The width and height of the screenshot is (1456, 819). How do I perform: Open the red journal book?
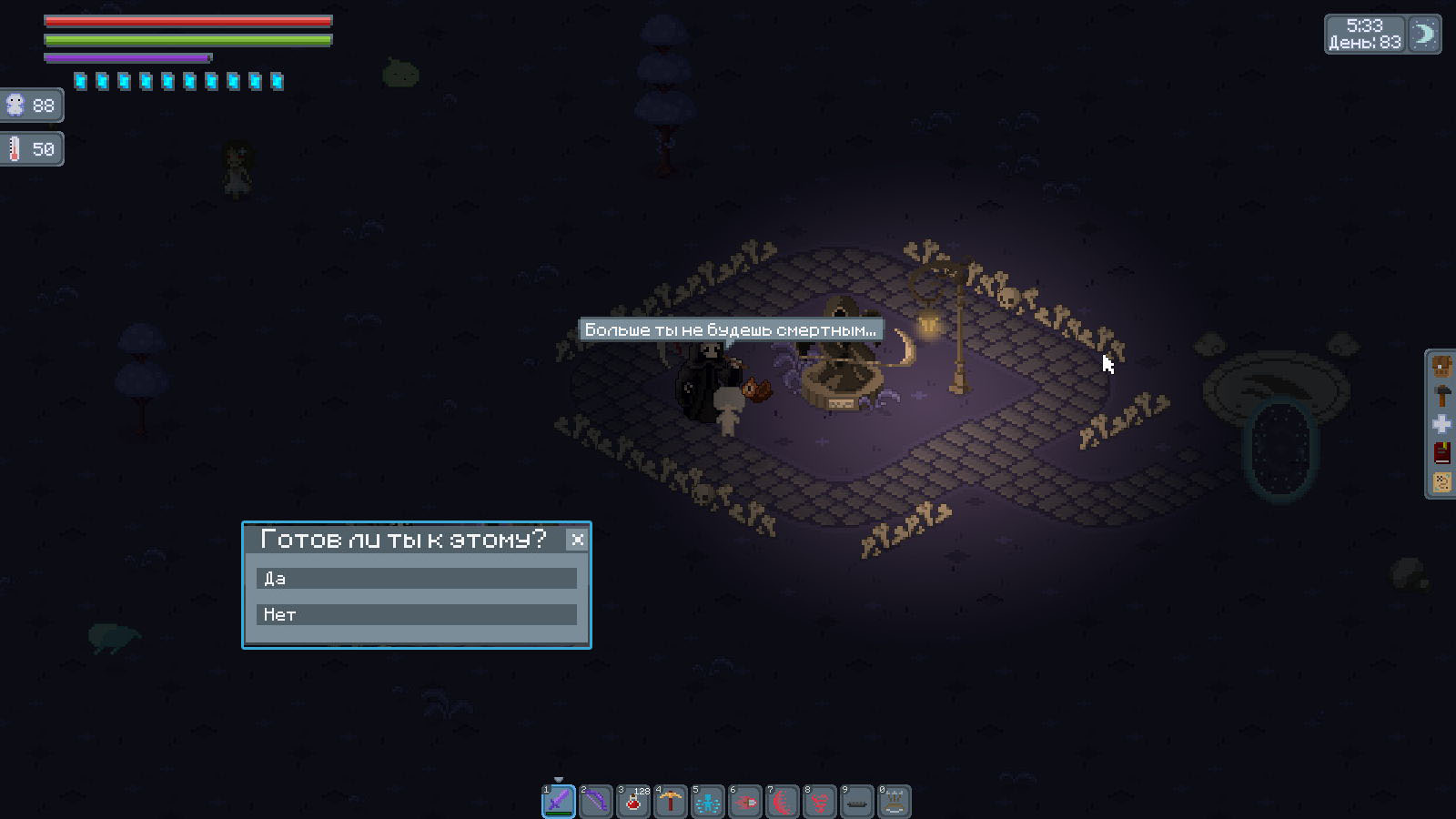point(1441,452)
